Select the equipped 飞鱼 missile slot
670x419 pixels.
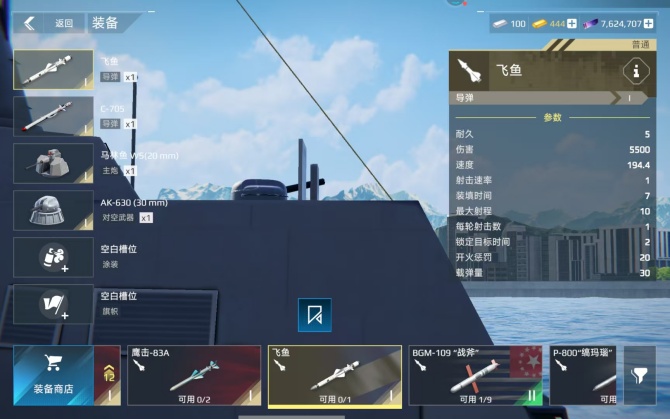point(53,70)
